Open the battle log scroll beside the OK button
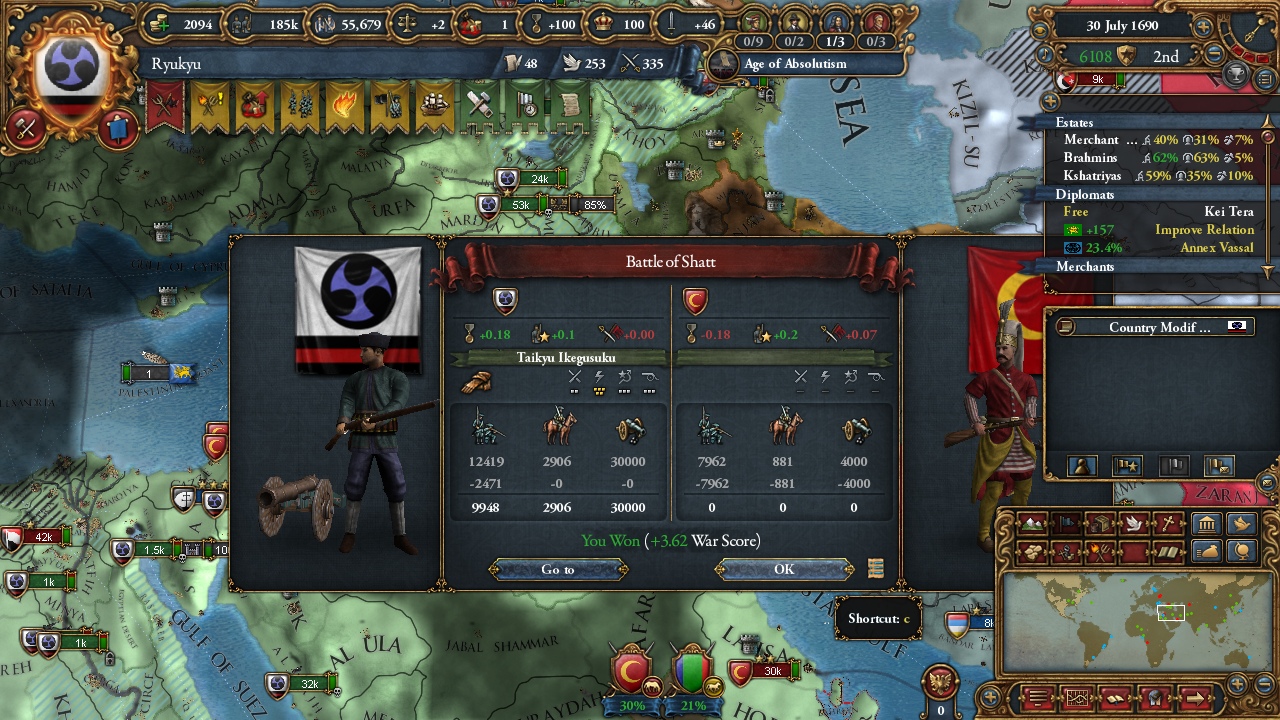The width and height of the screenshot is (1280, 720). [x=875, y=568]
